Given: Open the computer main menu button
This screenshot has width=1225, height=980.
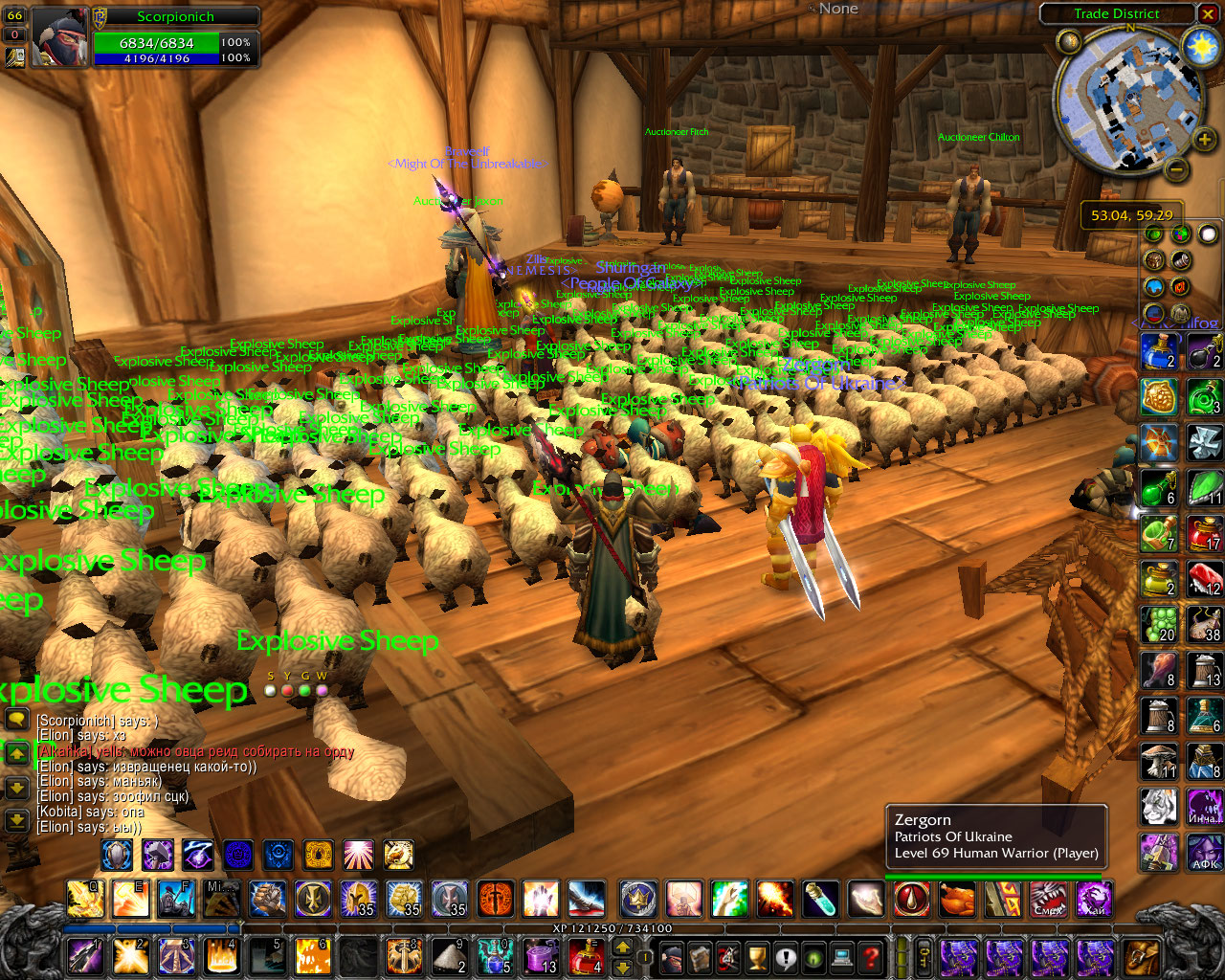Looking at the screenshot, I should [x=842, y=956].
